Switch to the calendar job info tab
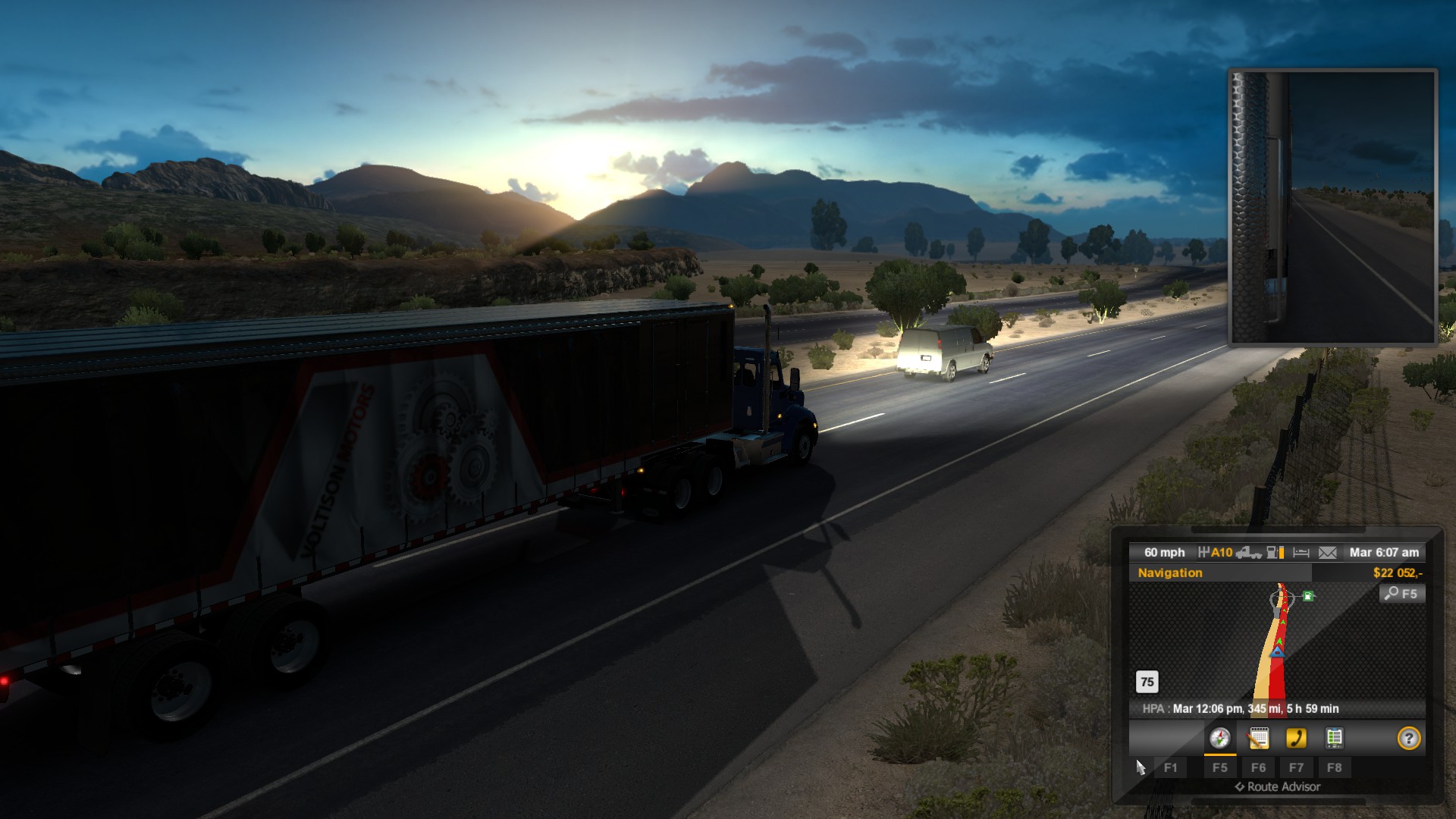 coord(1258,738)
